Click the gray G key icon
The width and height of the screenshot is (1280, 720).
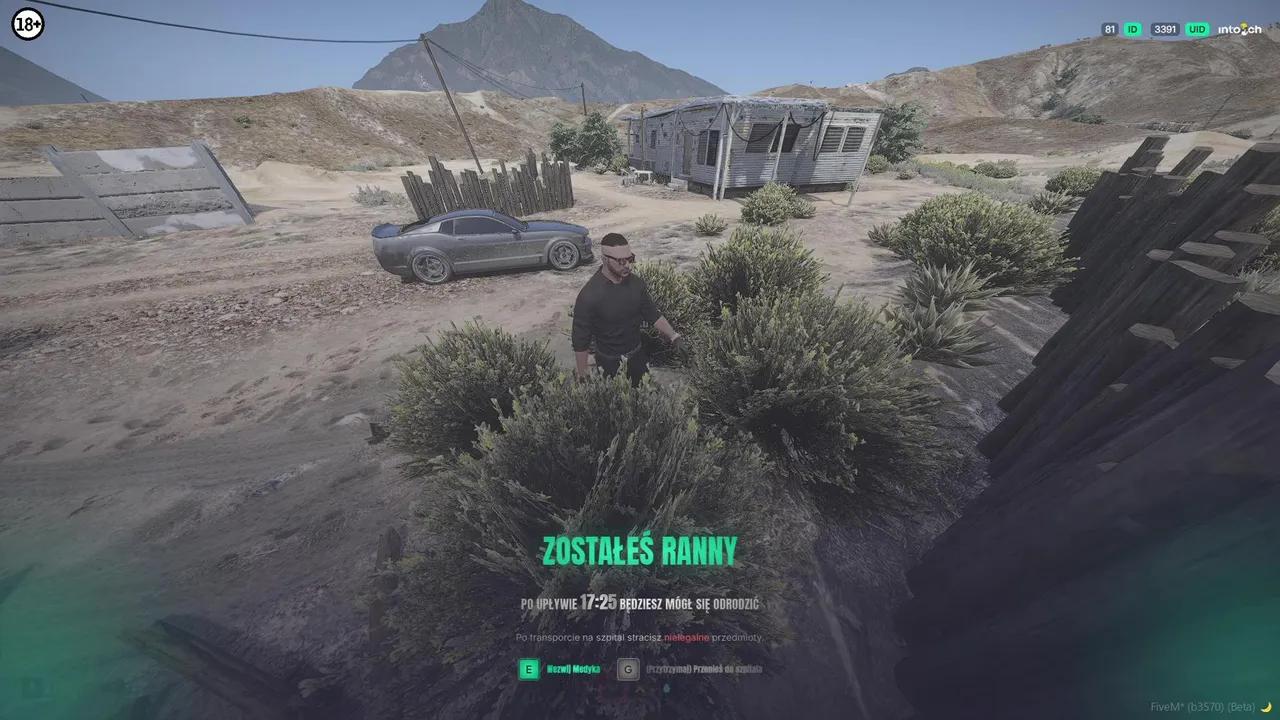[x=627, y=669]
